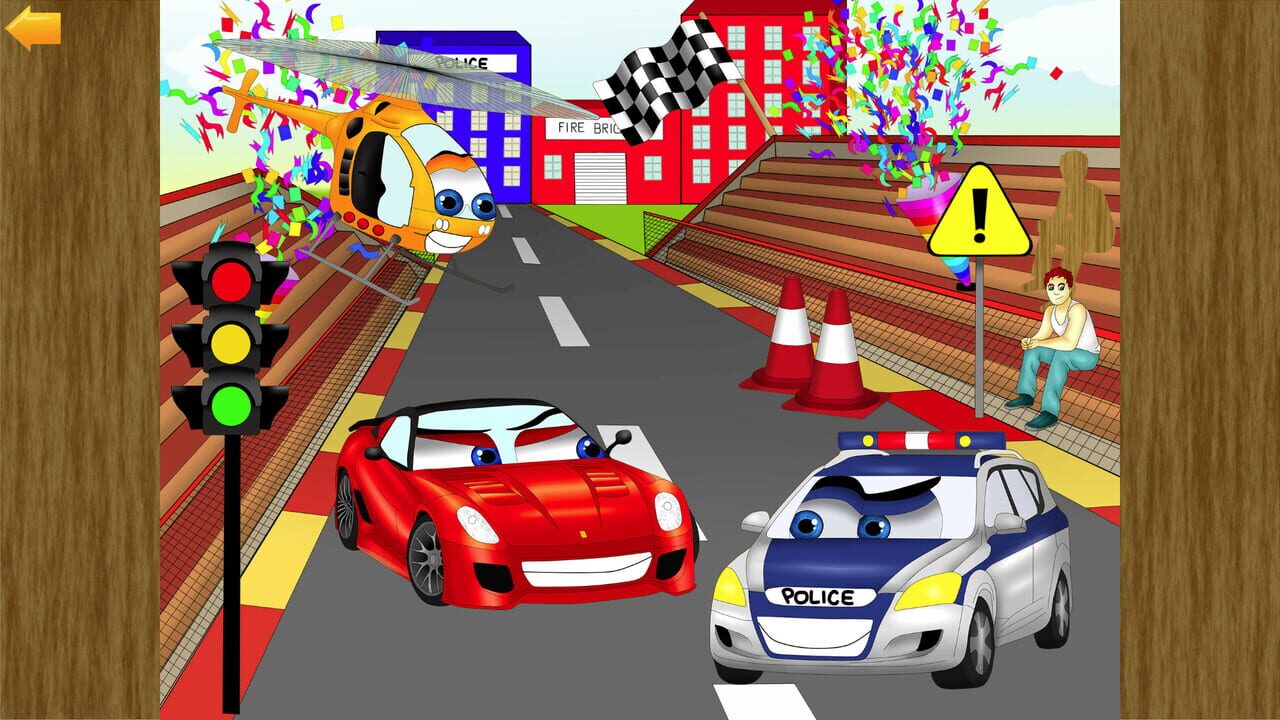Click the yellow back arrow
The height and width of the screenshot is (720, 1280).
point(33,30)
